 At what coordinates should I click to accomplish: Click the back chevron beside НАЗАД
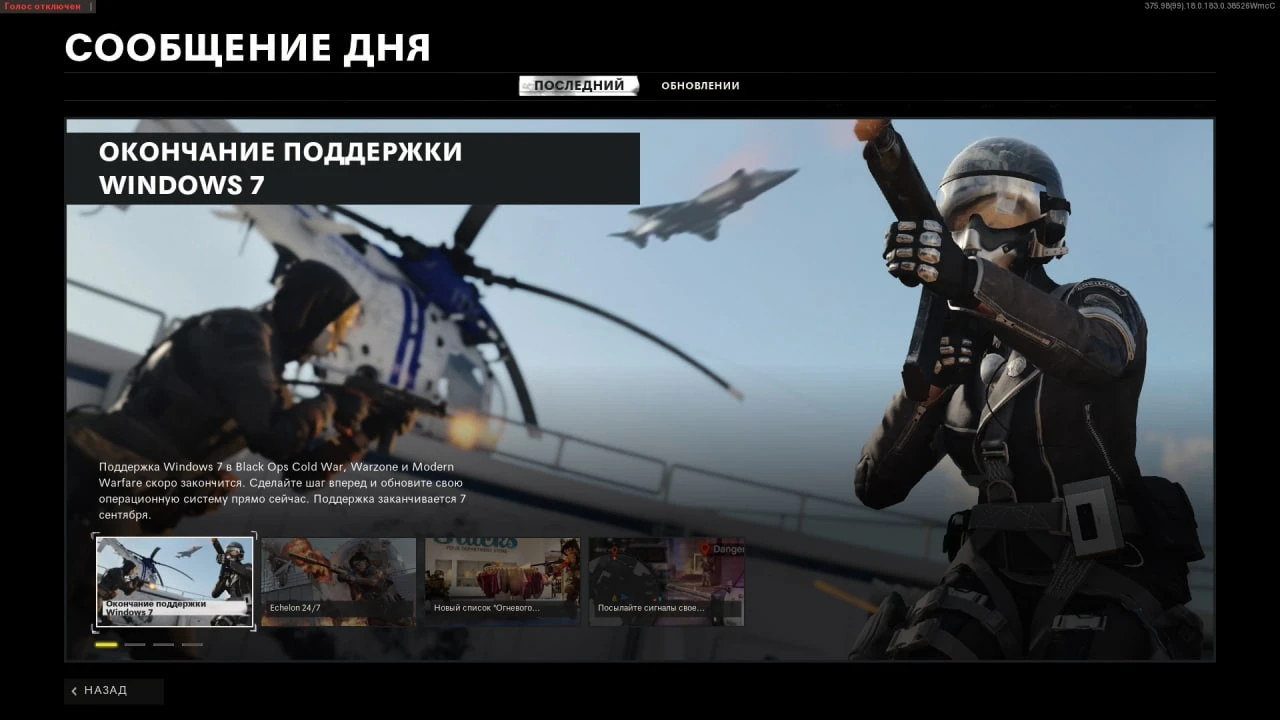(75, 690)
